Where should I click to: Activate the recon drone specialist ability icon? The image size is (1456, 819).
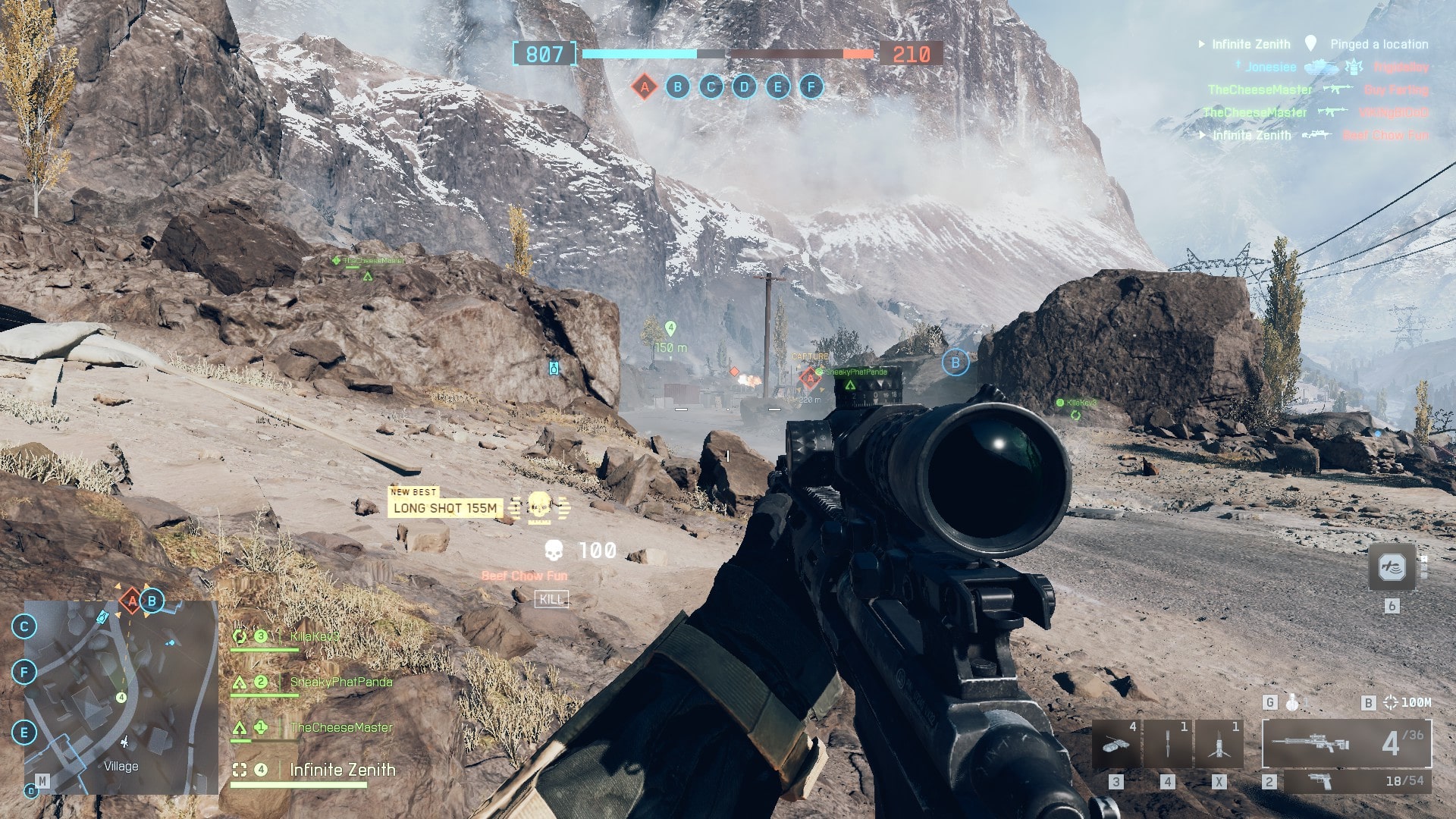pyautogui.click(x=1392, y=567)
